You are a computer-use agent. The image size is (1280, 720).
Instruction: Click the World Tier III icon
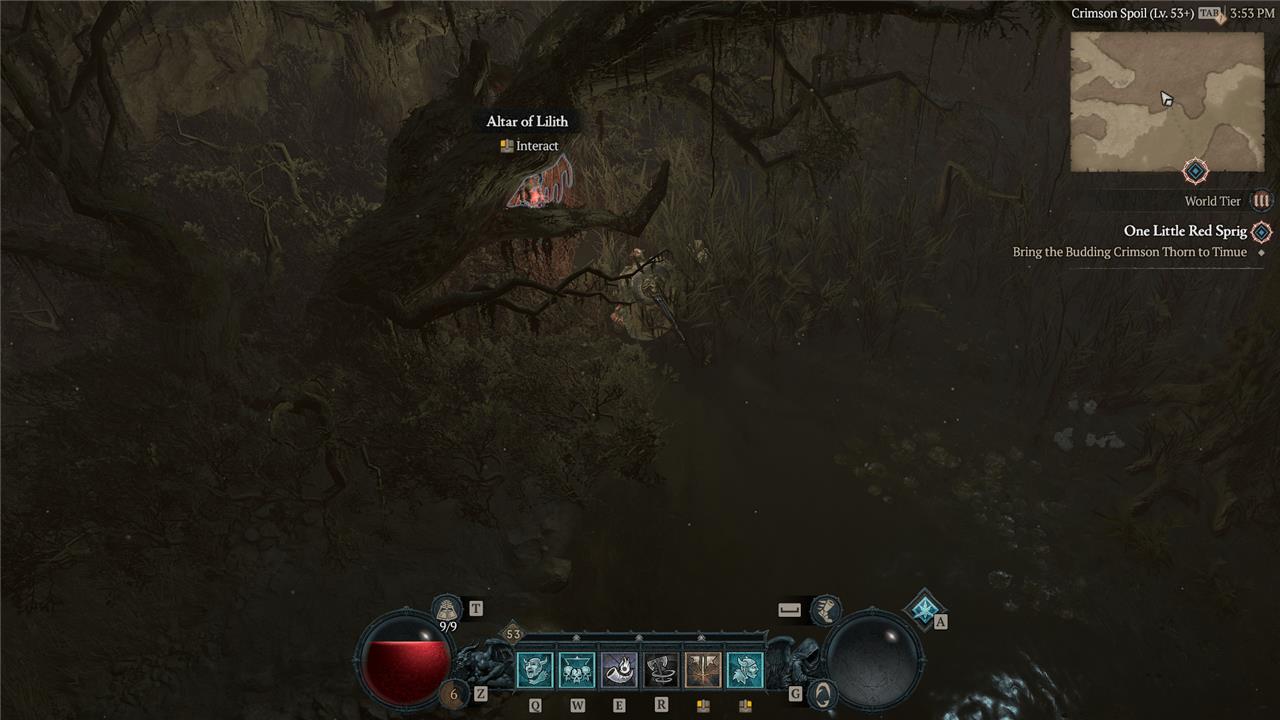pos(1261,201)
